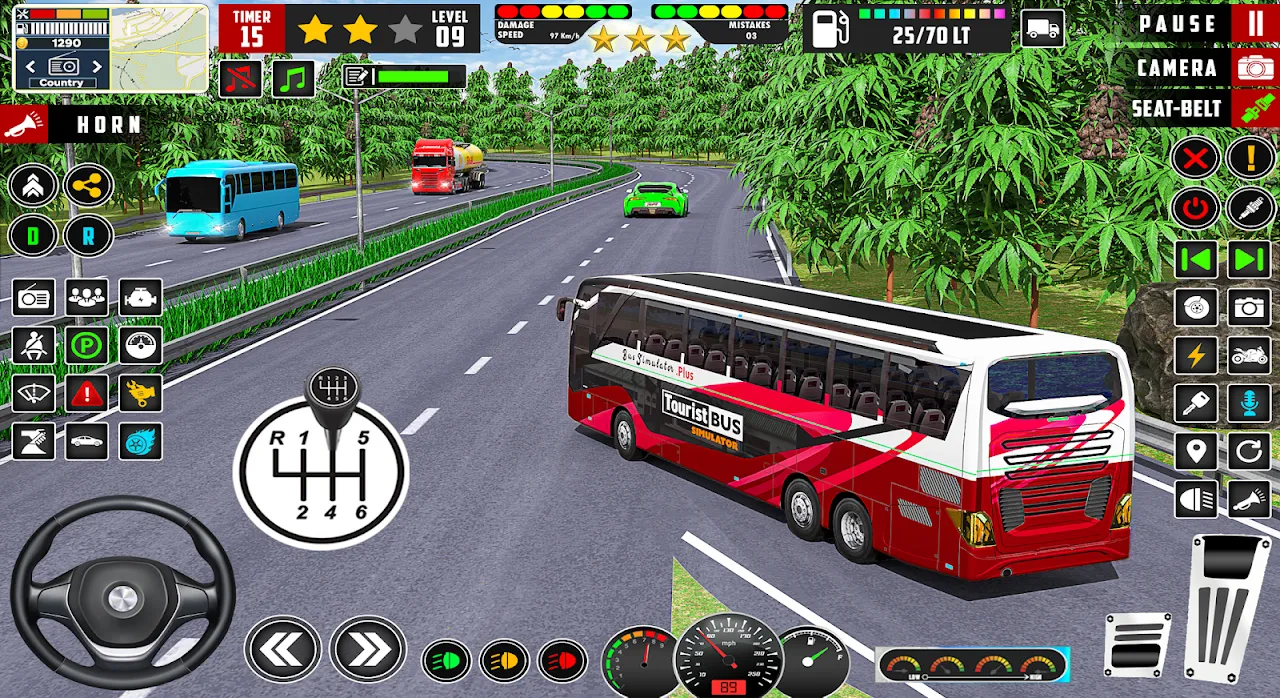Toggle the green music note

294,79
